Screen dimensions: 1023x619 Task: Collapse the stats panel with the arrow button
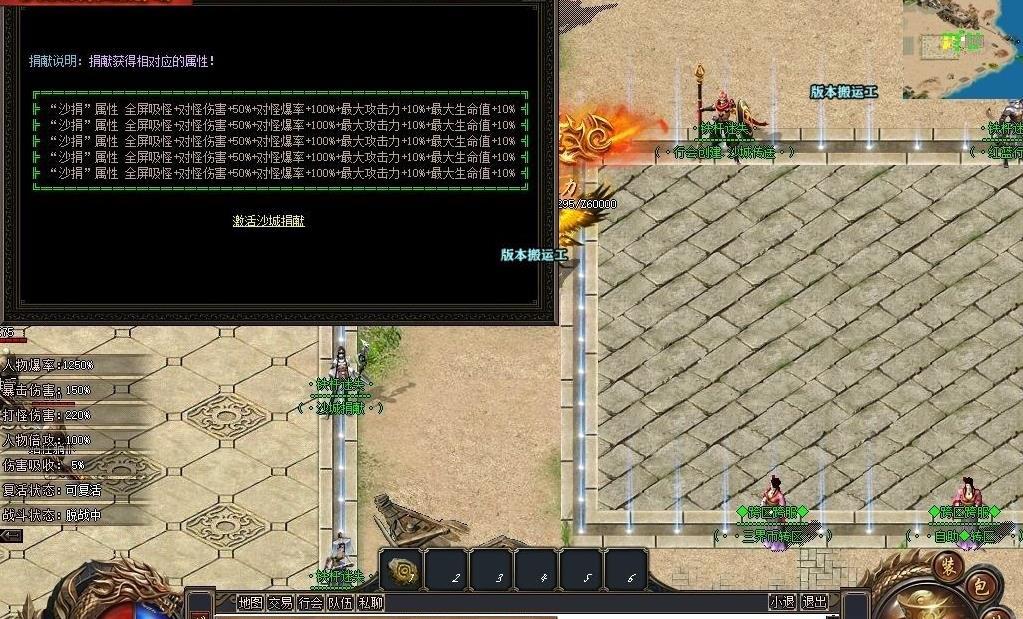click(11, 536)
